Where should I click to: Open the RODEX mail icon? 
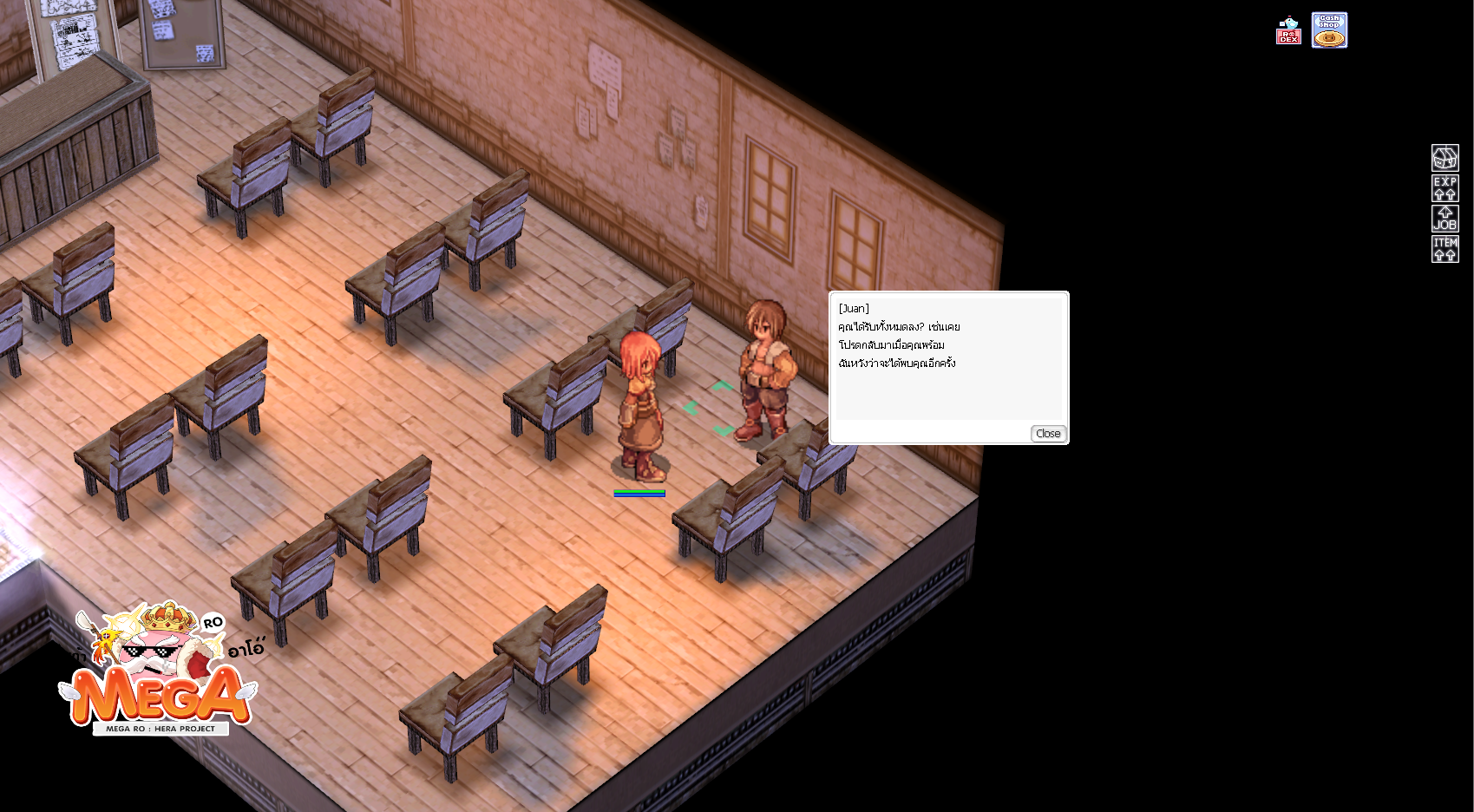1288,31
